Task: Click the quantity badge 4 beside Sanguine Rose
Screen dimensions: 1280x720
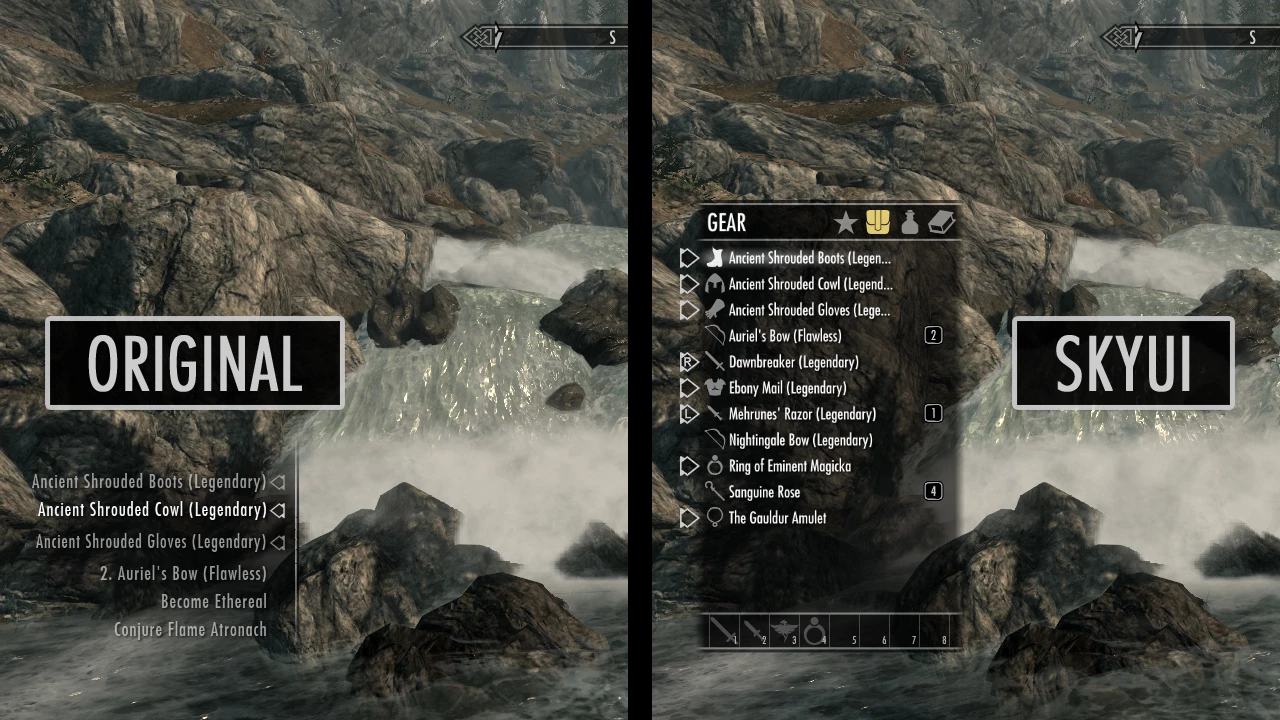Action: click(x=933, y=491)
